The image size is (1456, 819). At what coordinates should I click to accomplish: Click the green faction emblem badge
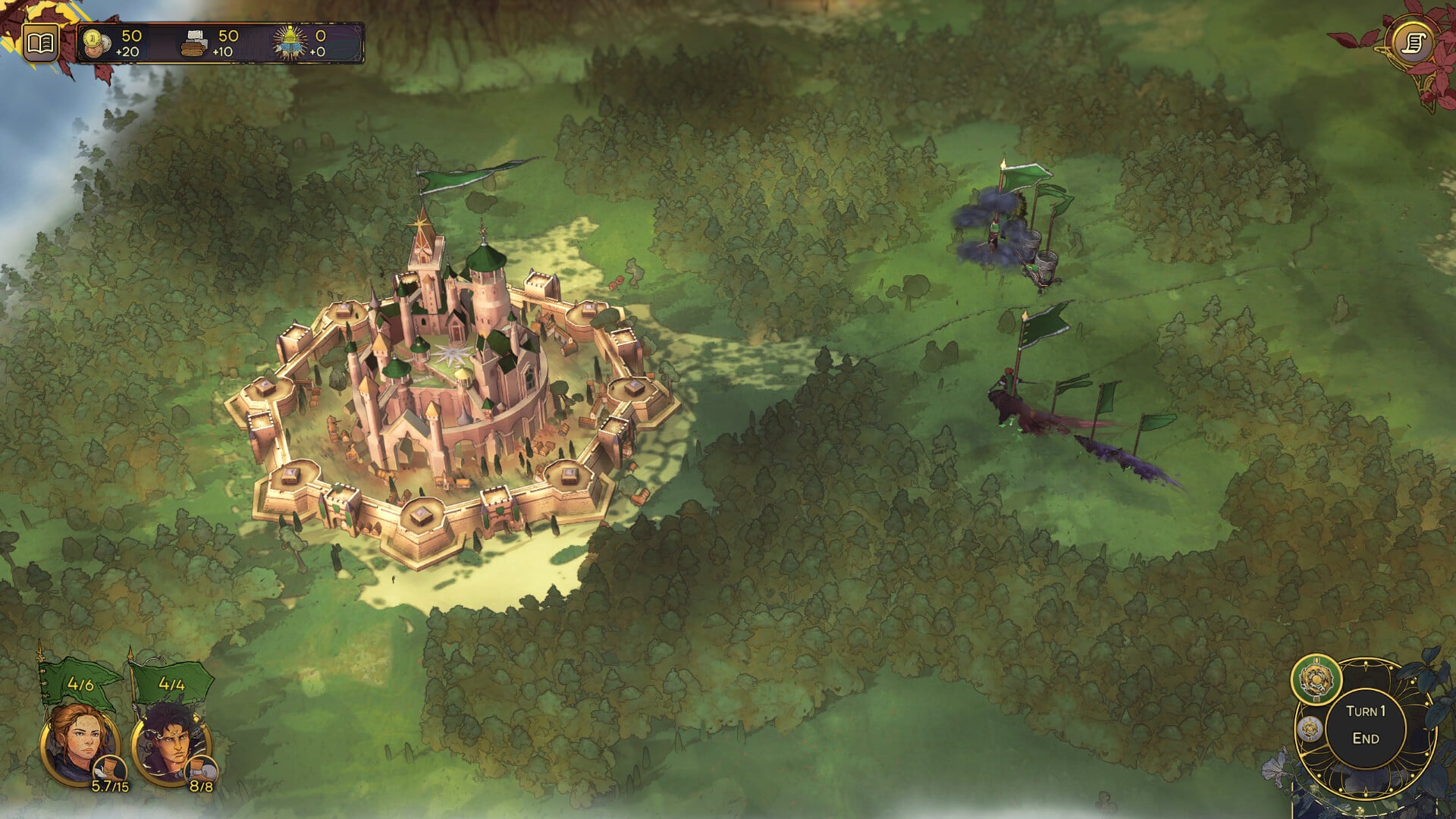[x=1316, y=679]
